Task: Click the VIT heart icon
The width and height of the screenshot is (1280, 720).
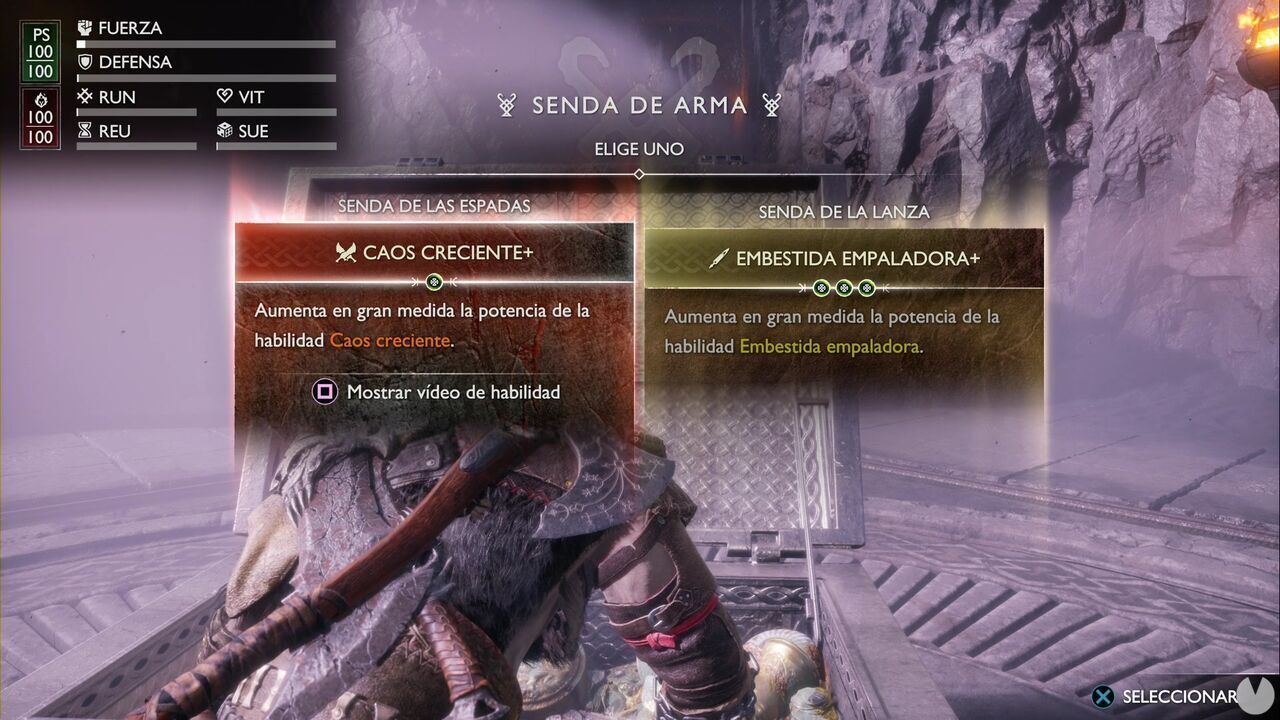Action: (x=224, y=96)
